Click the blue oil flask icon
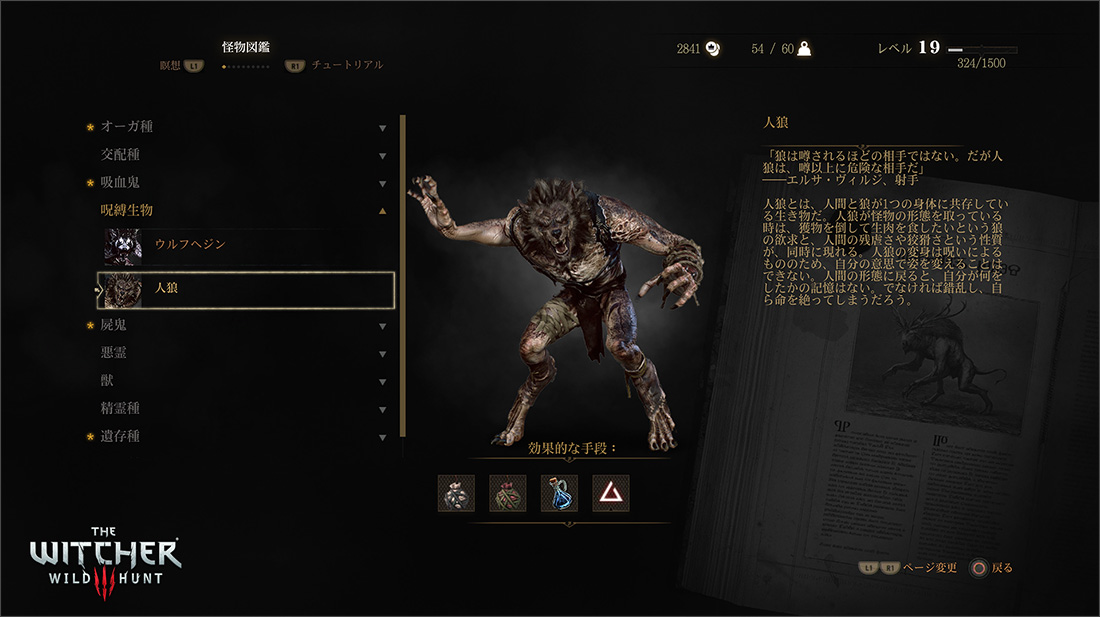The image size is (1100, 617). (559, 493)
